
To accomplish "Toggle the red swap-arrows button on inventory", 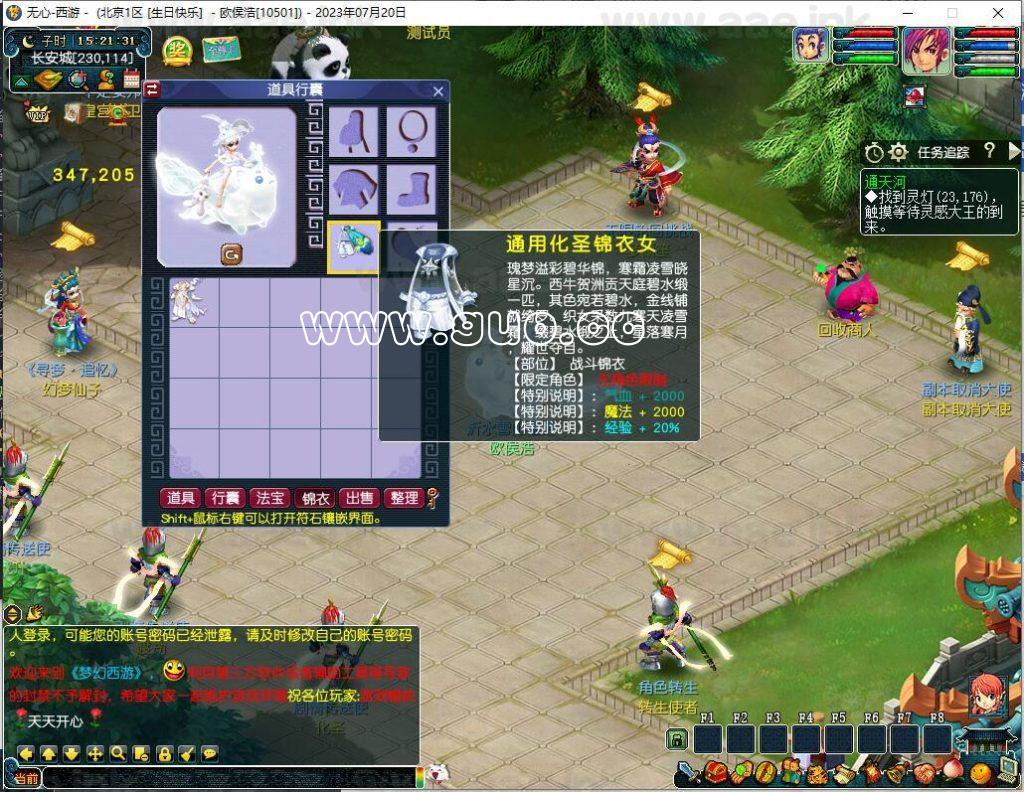I will pos(152,89).
